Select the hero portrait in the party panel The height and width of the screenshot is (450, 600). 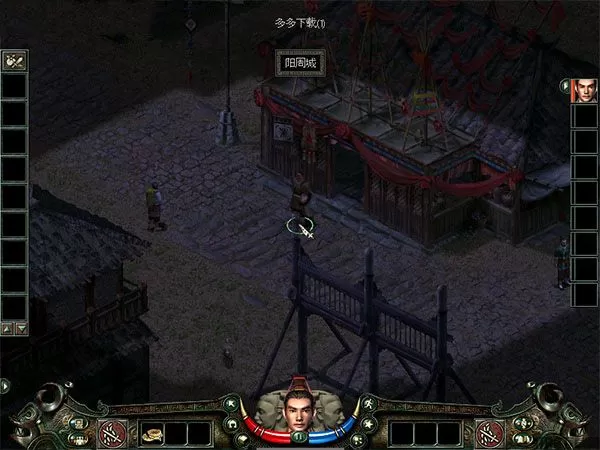click(584, 91)
